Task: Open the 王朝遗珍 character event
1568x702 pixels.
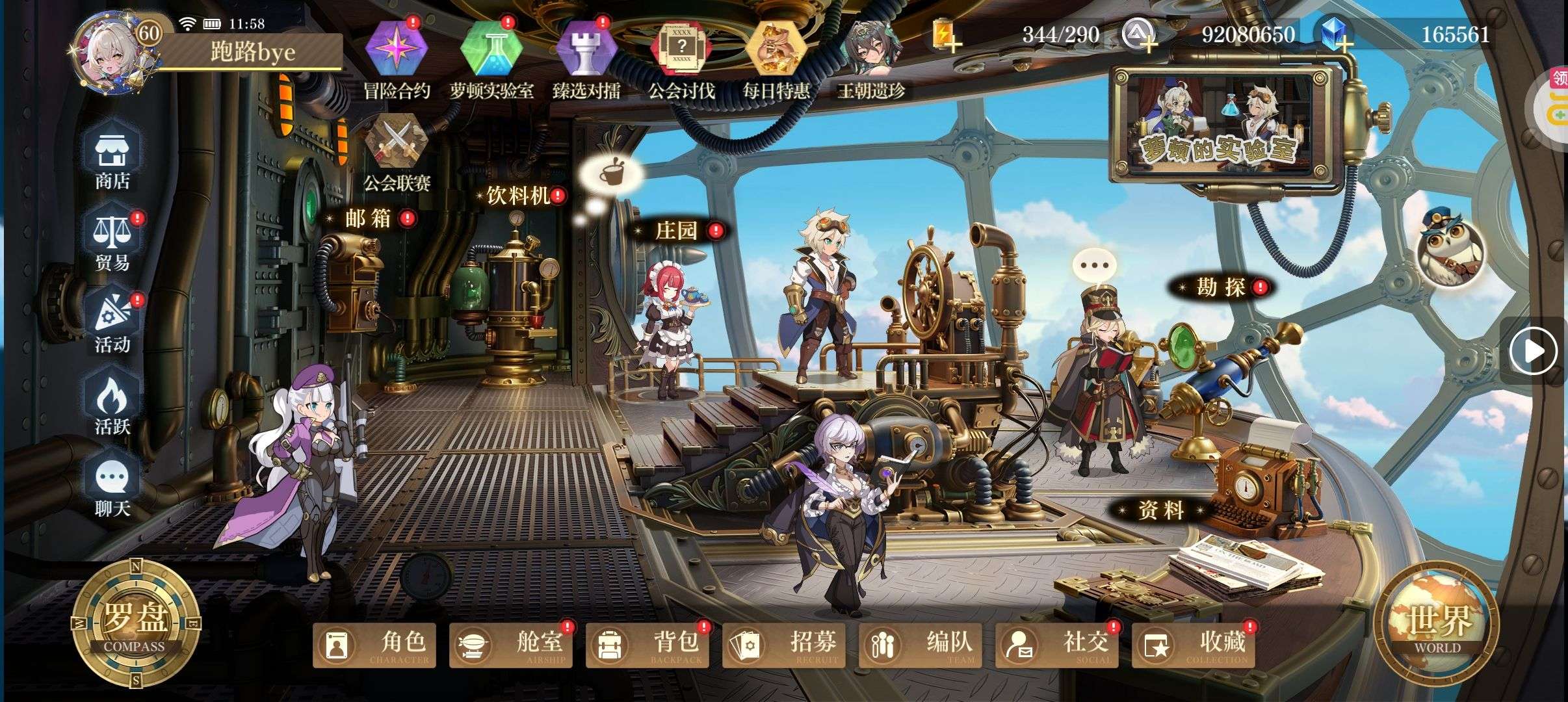Action: [x=870, y=51]
